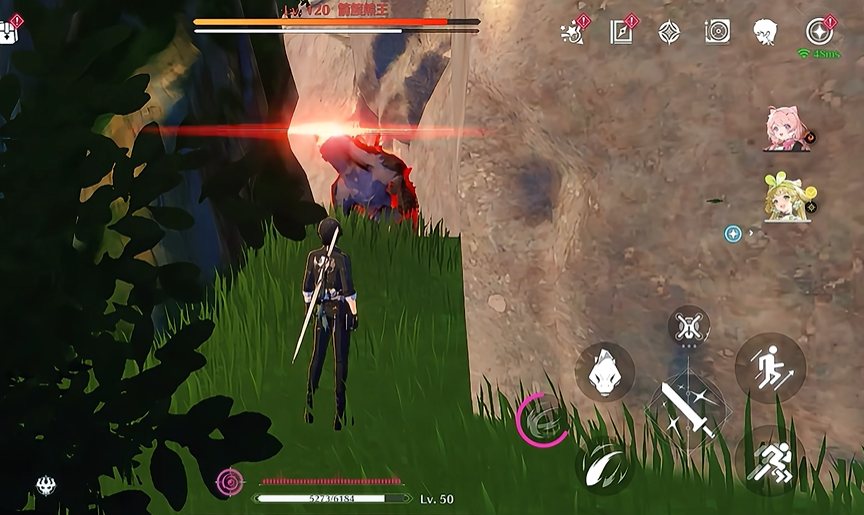
Task: Trigger the leaf swirl resonance skill
Action: [604, 466]
